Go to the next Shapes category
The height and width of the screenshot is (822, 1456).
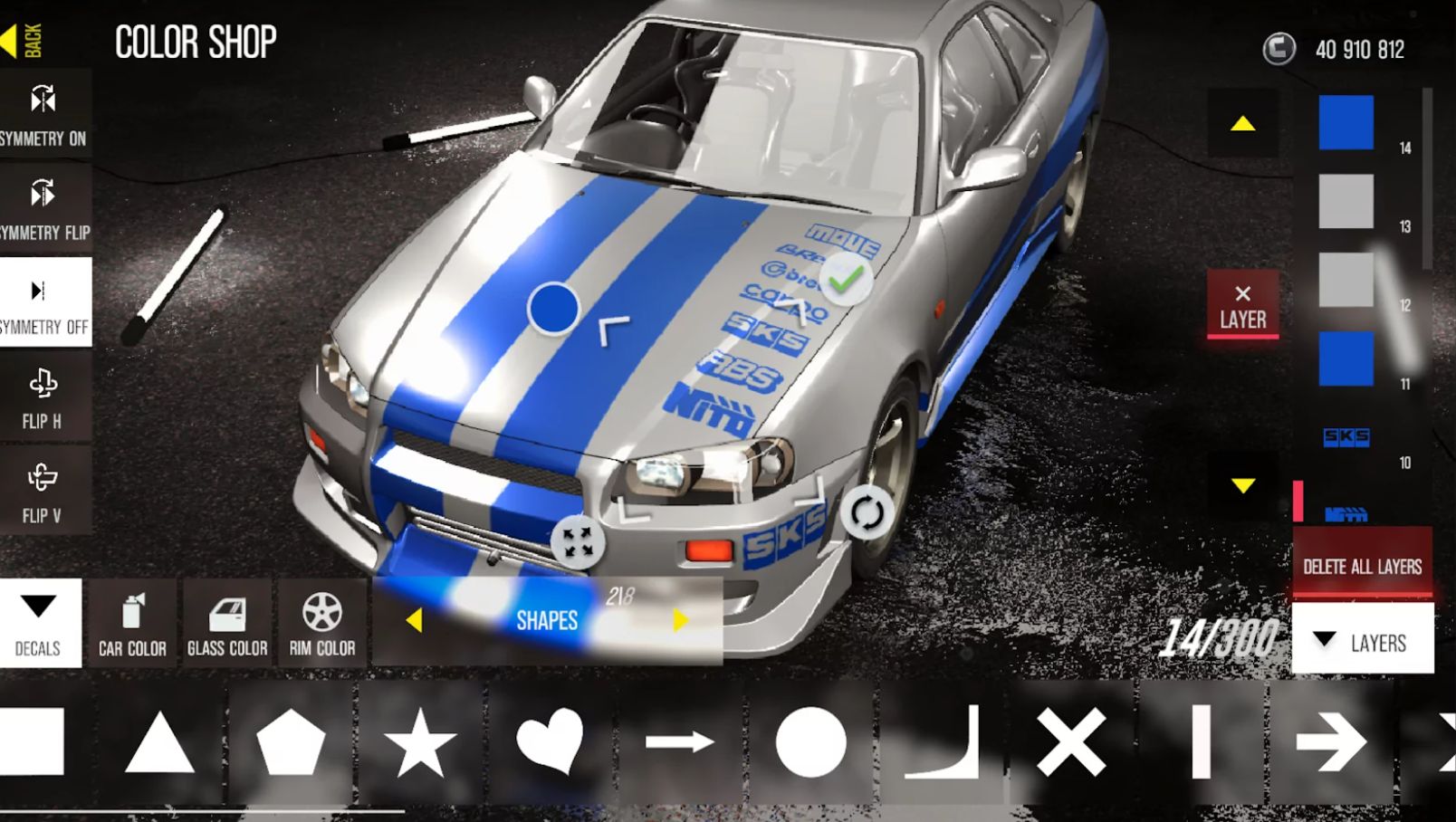[x=680, y=620]
